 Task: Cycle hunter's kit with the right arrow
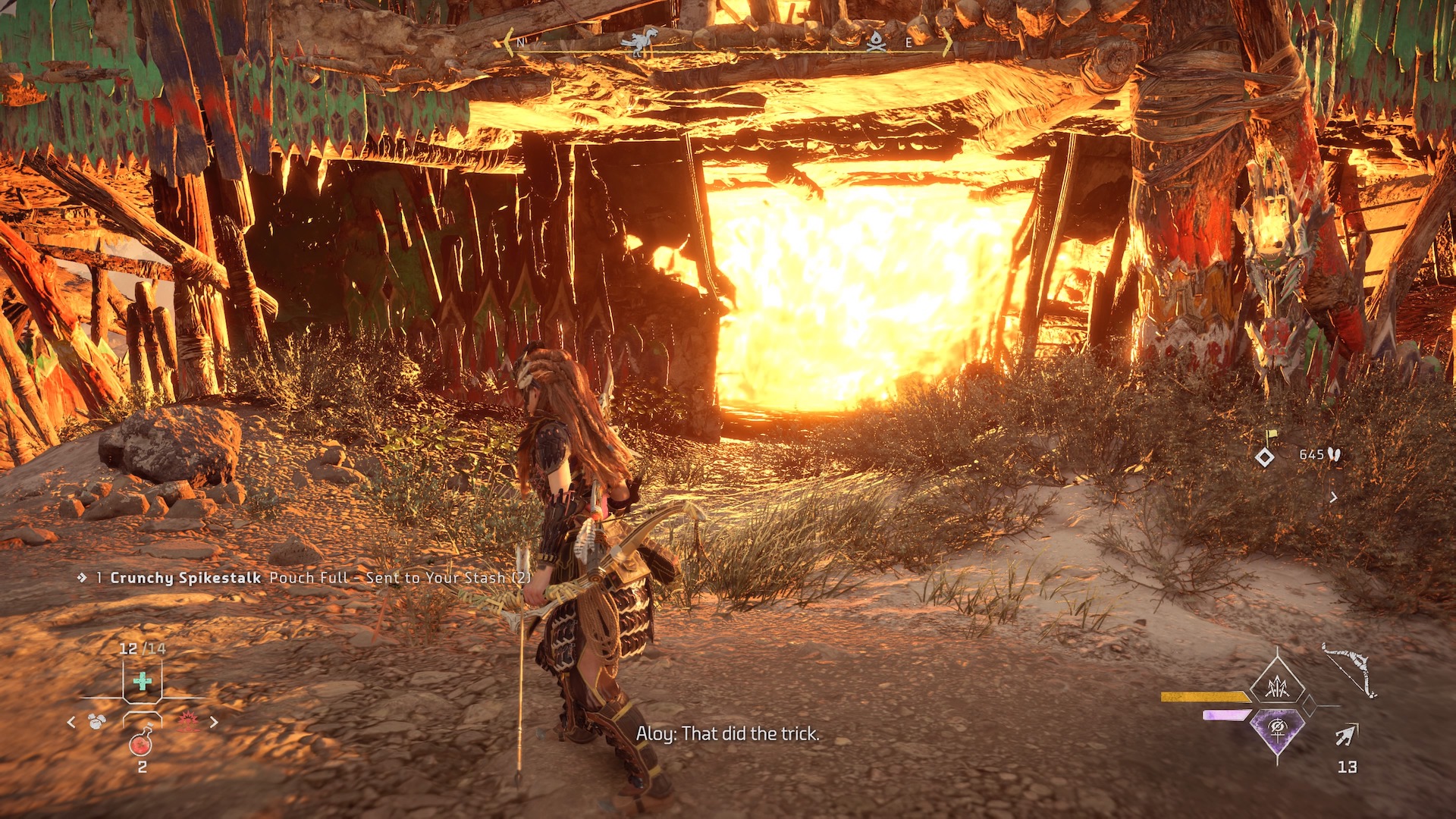[x=214, y=723]
